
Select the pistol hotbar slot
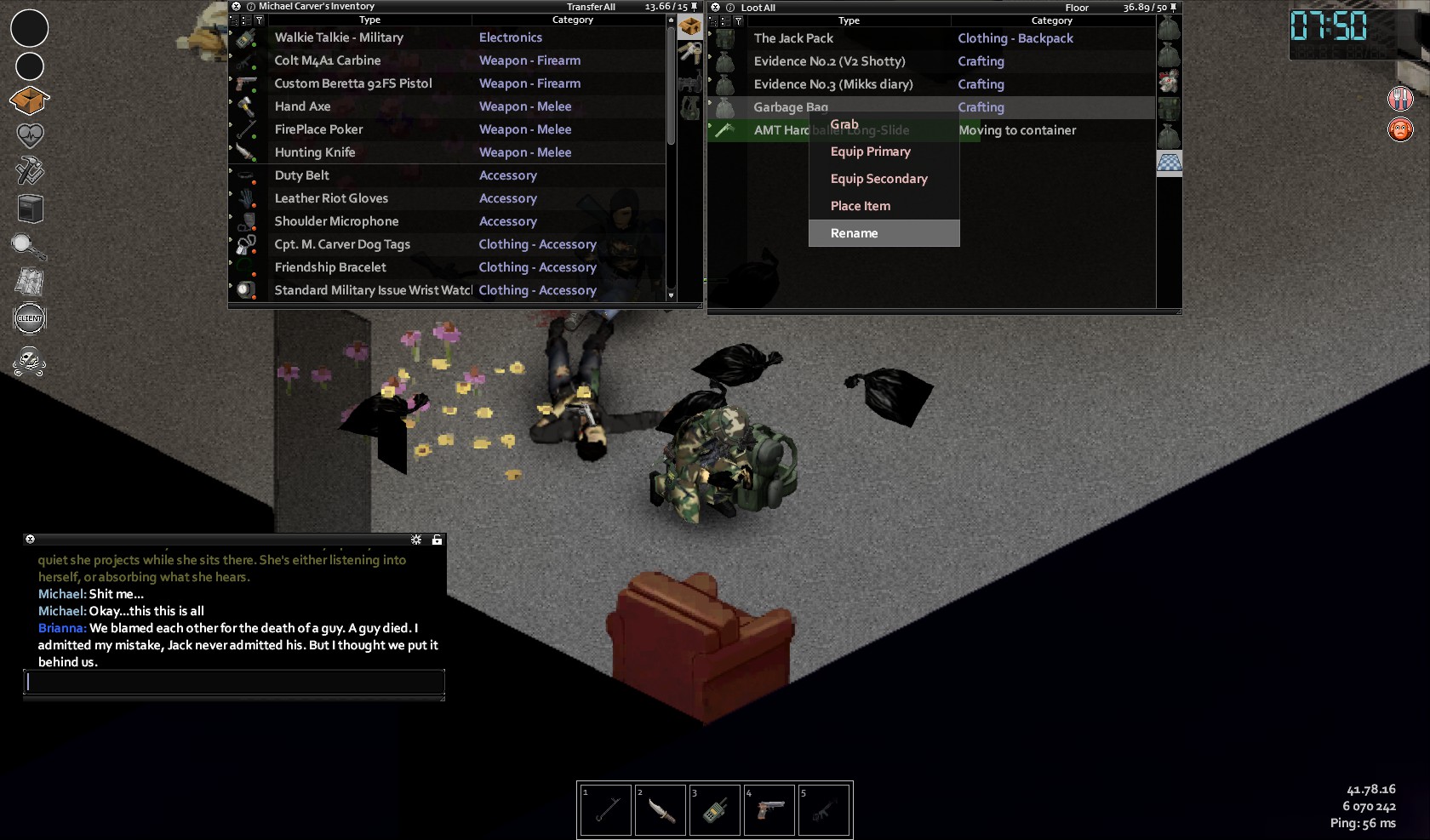point(769,810)
